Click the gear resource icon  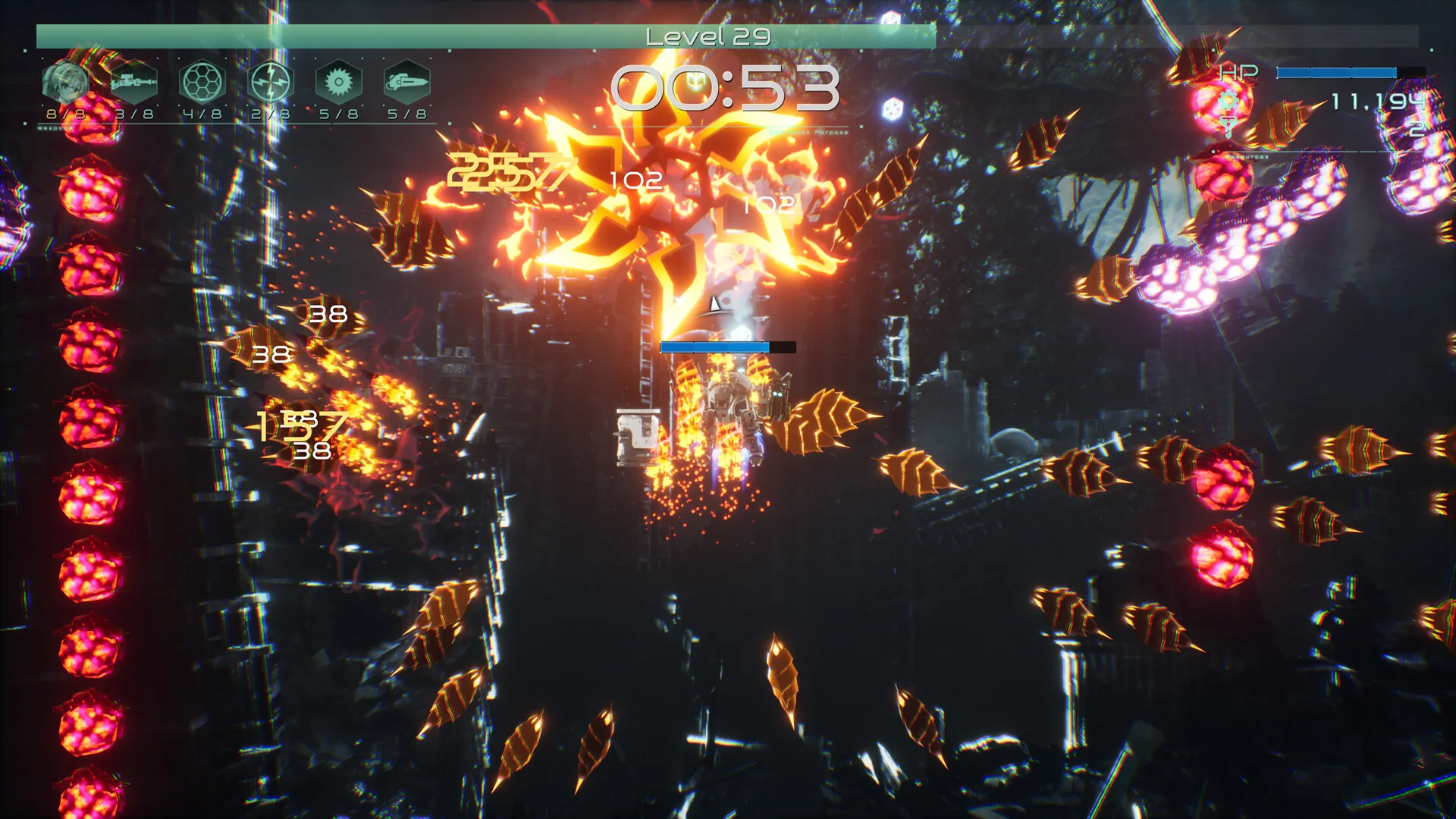click(x=1228, y=100)
